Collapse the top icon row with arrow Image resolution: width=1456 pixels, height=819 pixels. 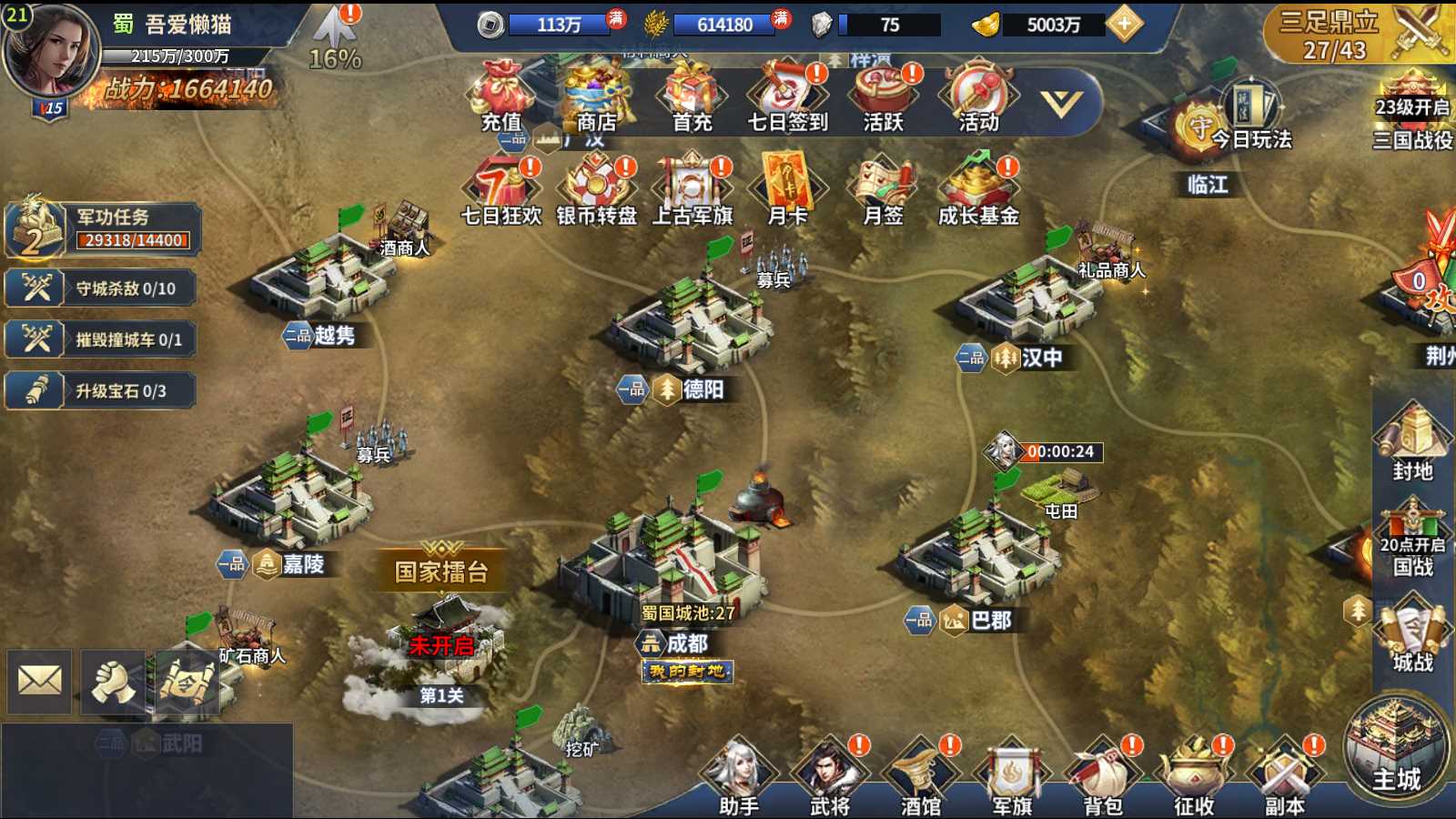tap(1061, 103)
